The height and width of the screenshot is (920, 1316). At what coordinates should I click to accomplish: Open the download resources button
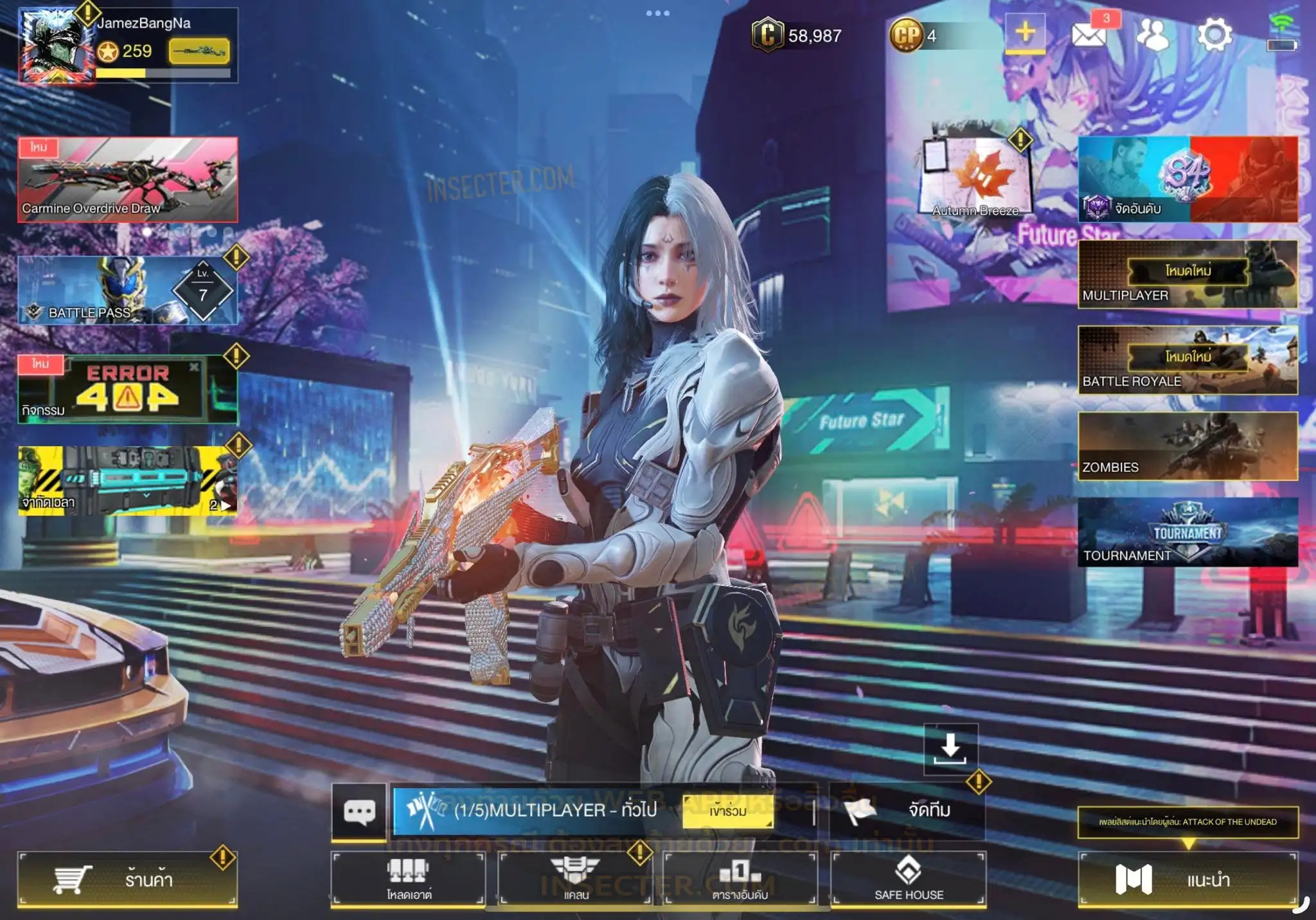pos(950,749)
